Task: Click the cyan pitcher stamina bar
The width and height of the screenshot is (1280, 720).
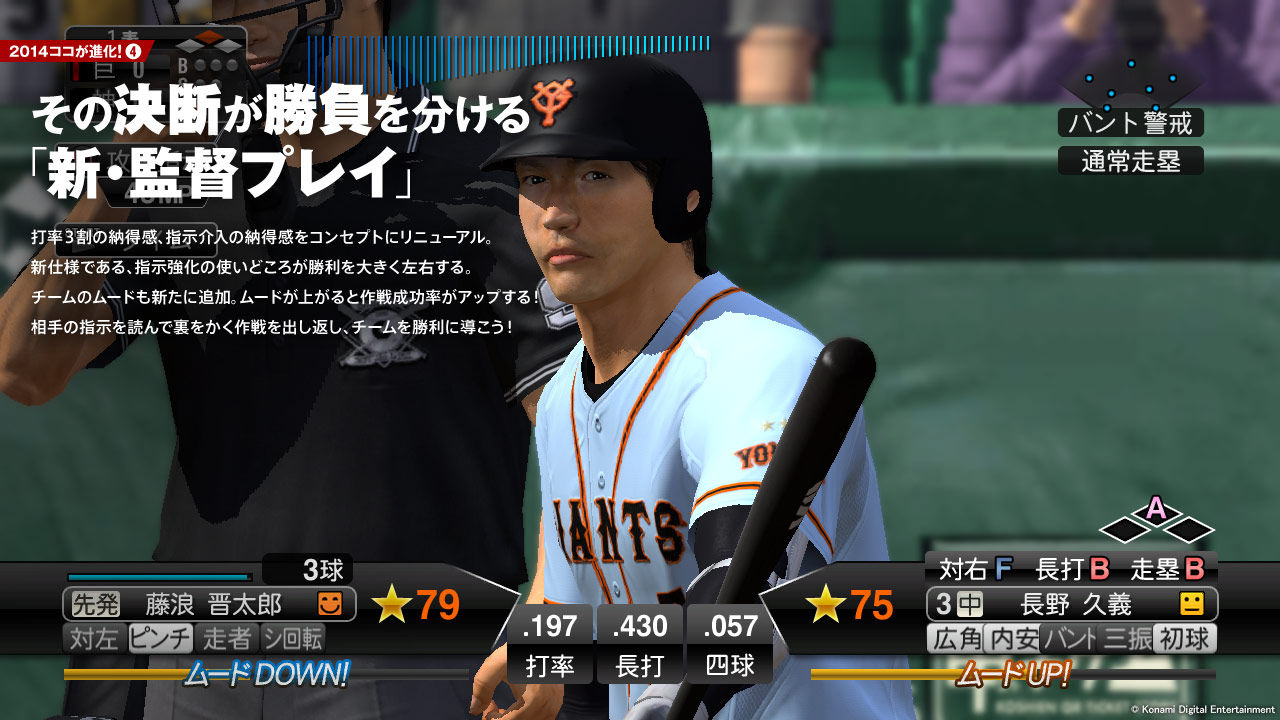Action: [157, 576]
